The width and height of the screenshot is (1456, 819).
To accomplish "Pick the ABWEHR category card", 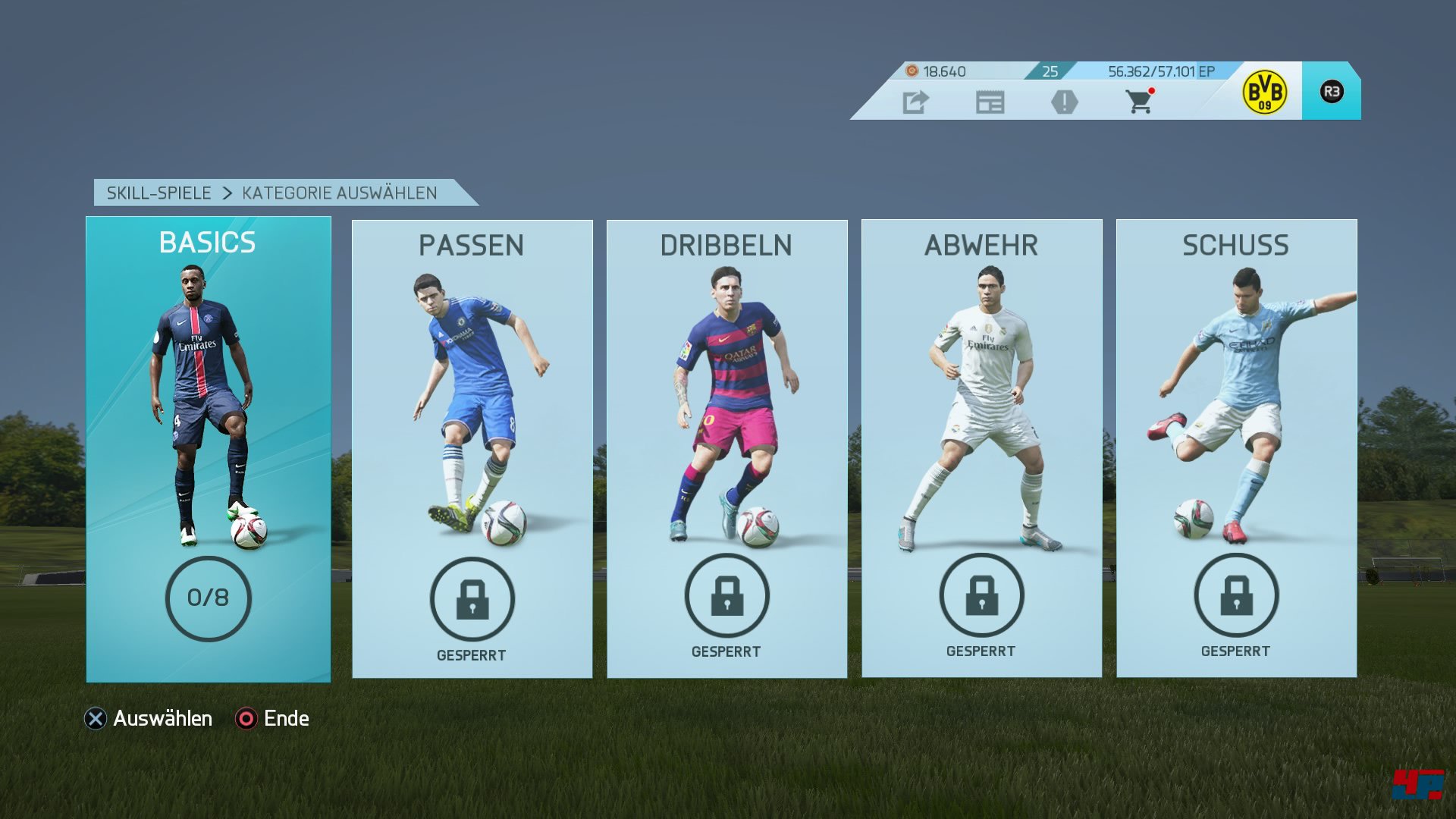I will point(981,449).
